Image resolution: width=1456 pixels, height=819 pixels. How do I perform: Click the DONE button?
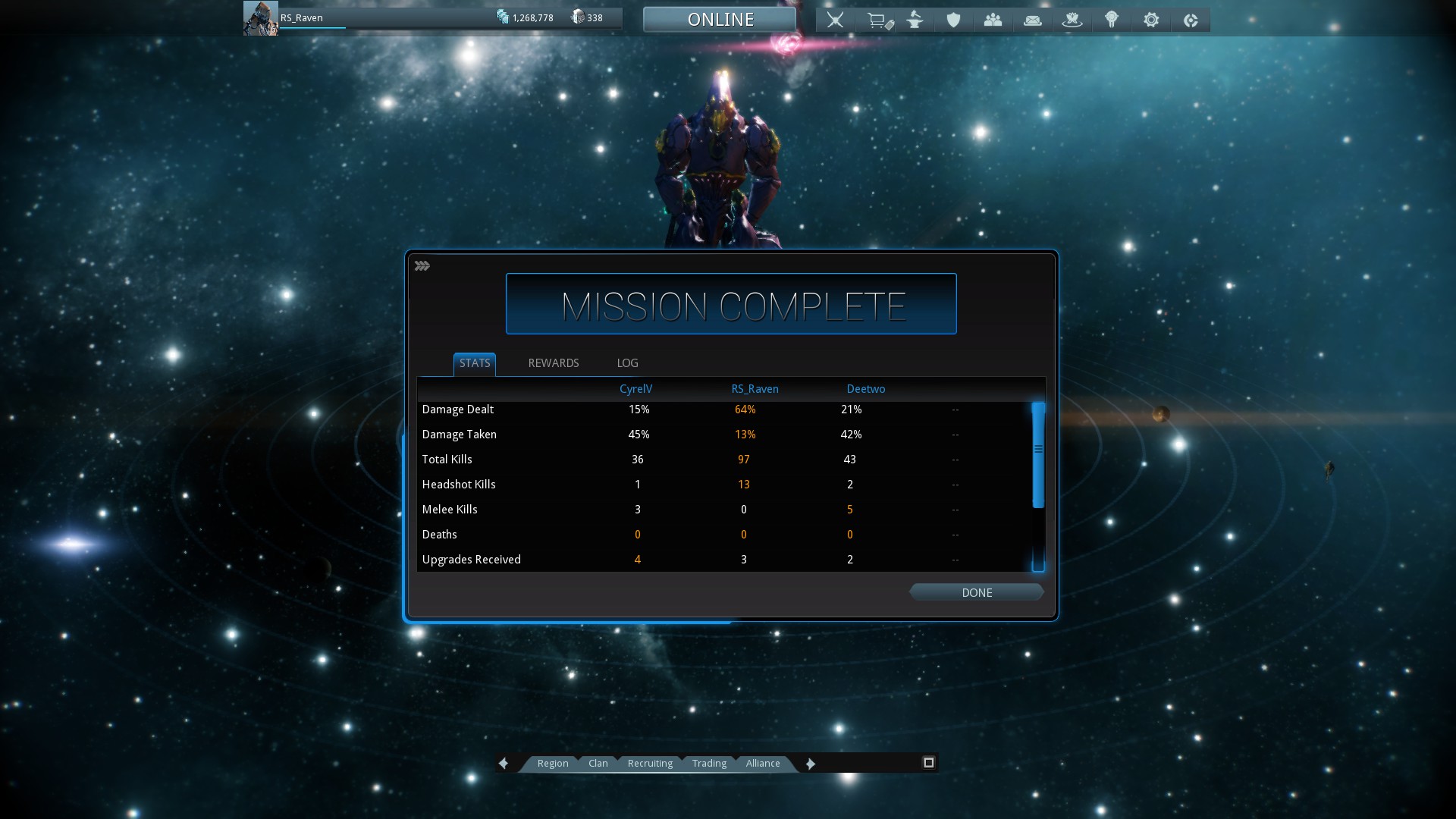coord(976,592)
